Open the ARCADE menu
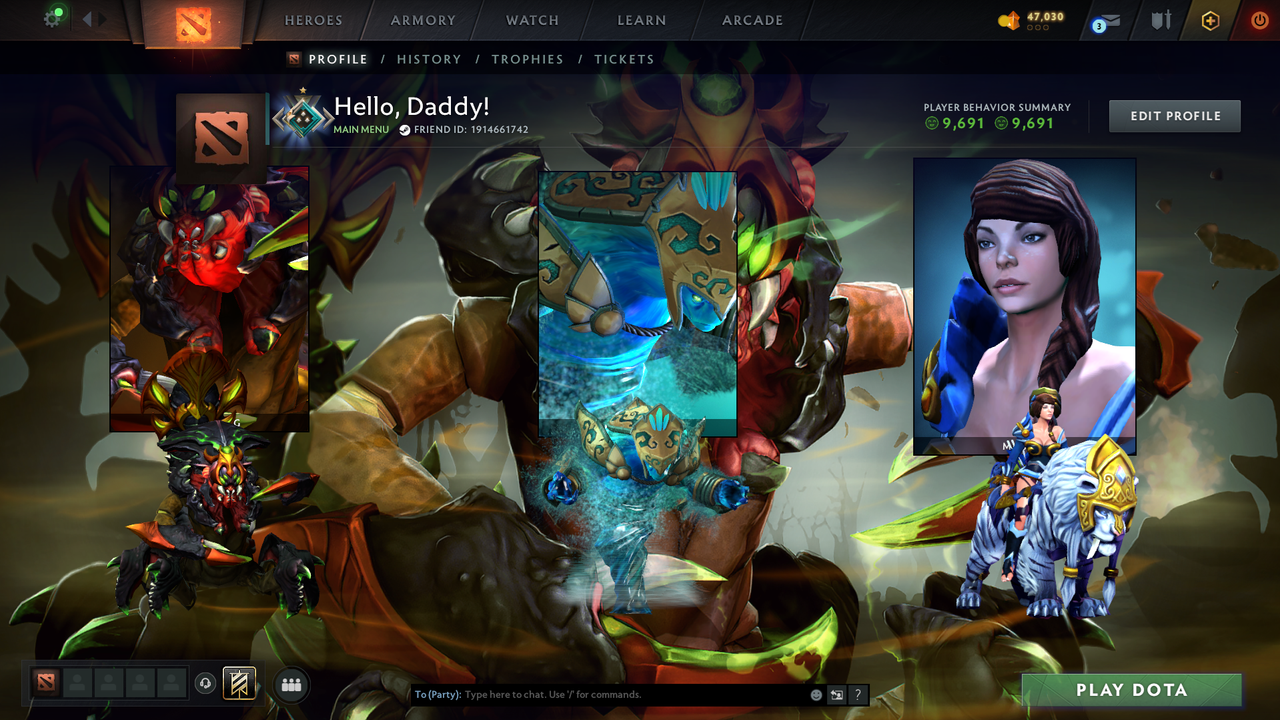 point(752,20)
